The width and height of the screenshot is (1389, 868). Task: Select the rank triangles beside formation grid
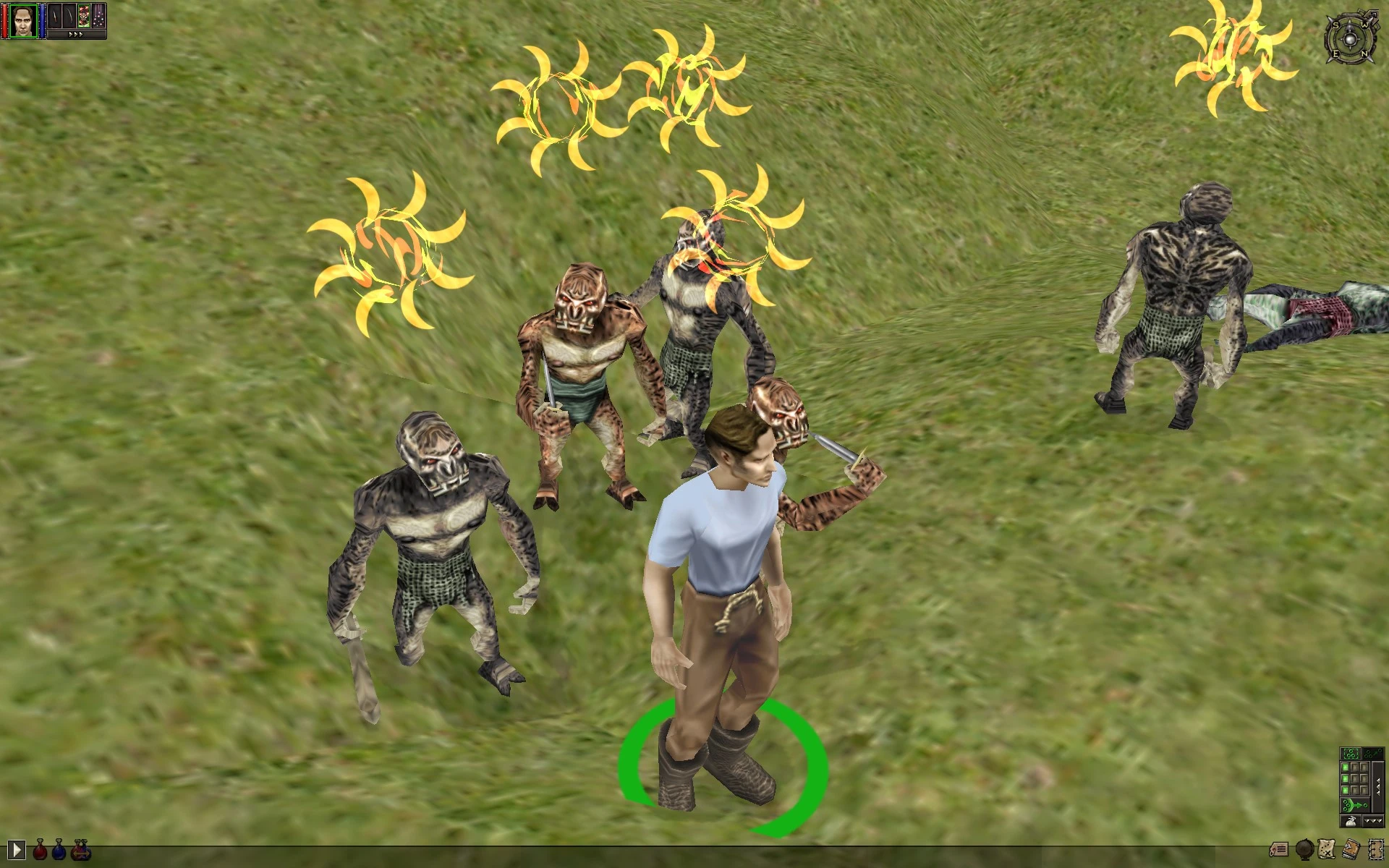coord(1377,786)
